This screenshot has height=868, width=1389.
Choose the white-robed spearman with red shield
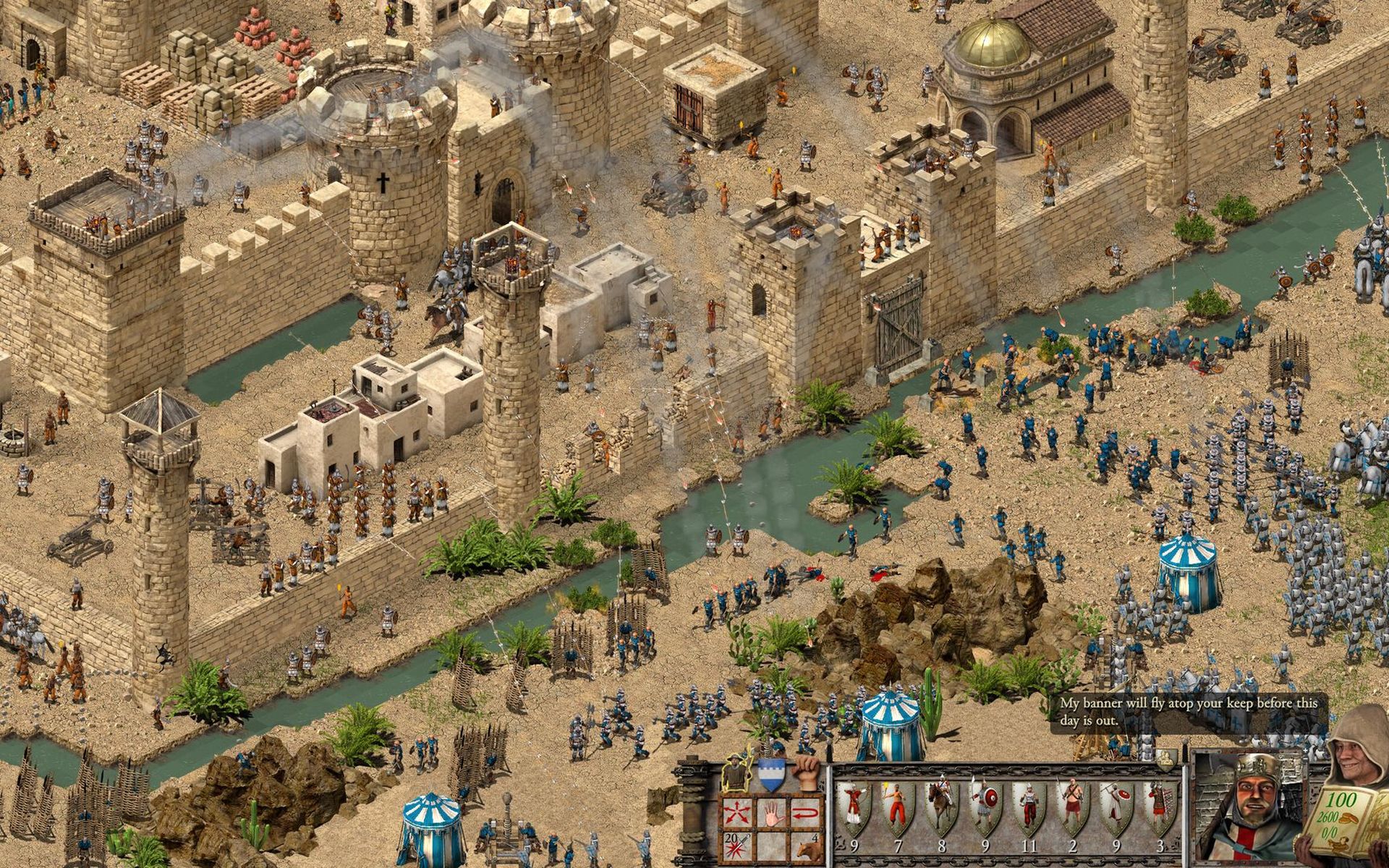click(1116, 807)
